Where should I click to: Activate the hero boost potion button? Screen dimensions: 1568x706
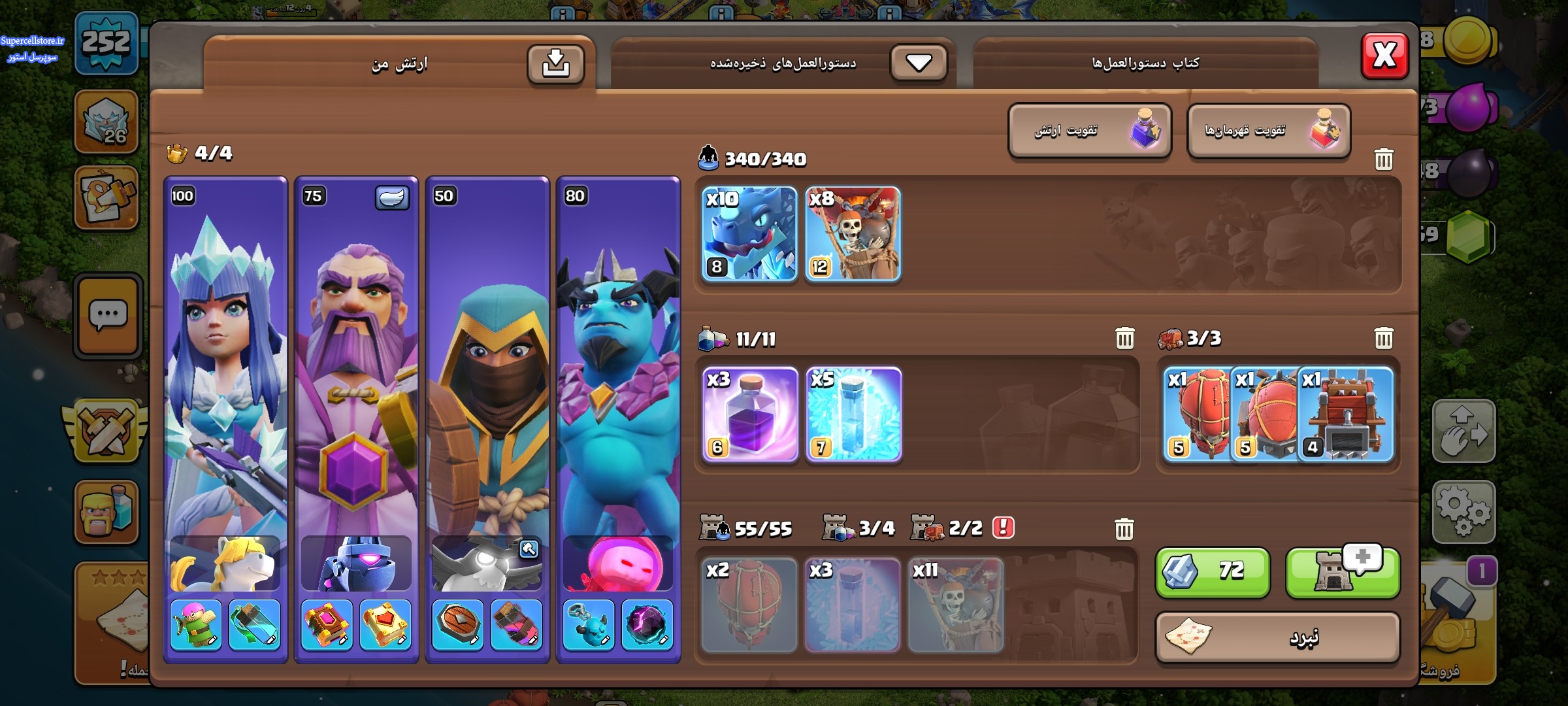(1269, 131)
